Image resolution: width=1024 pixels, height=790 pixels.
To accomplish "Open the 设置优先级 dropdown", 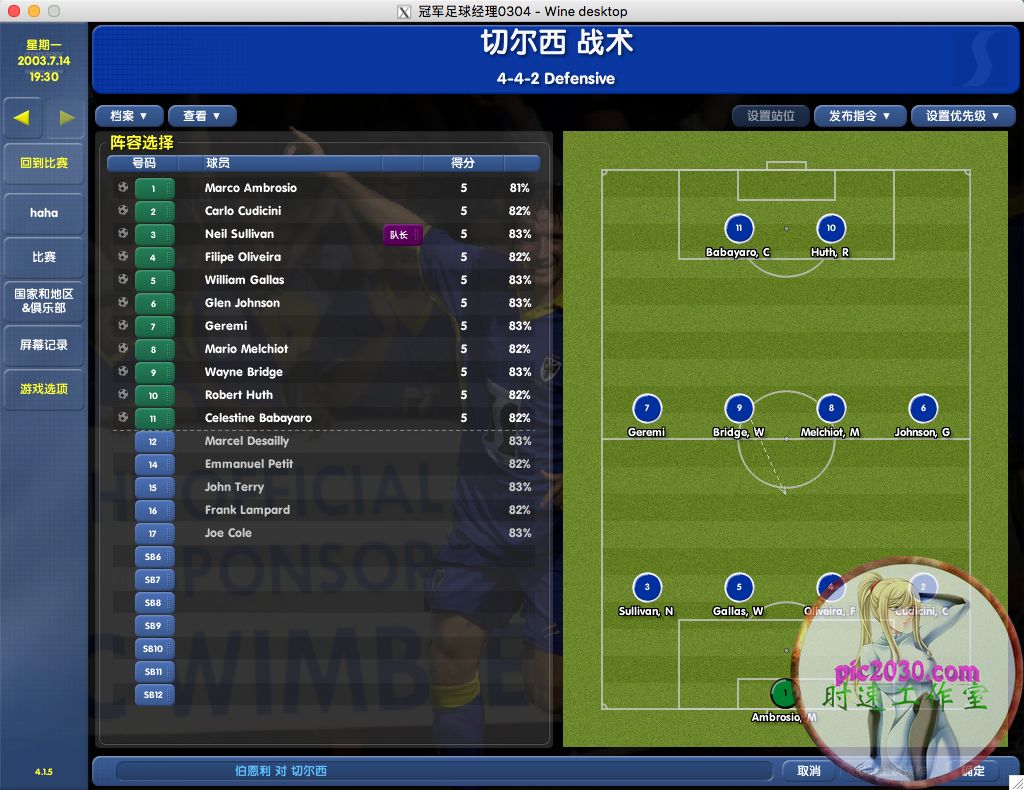I will [x=962, y=116].
